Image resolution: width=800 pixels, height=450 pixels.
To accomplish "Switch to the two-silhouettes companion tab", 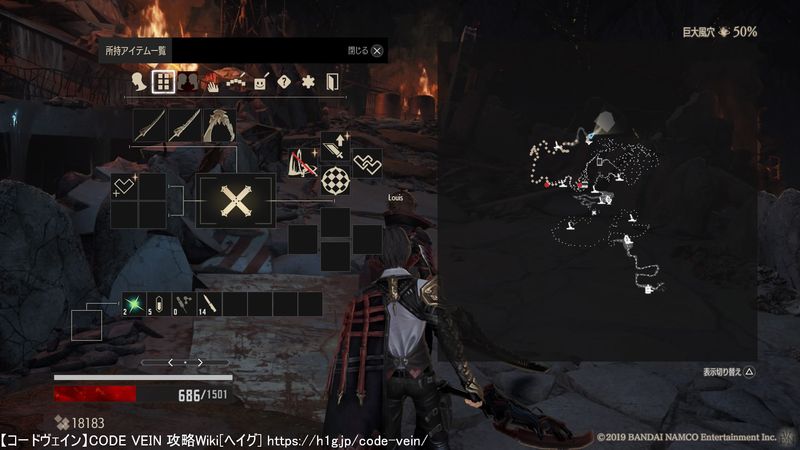I will [187, 82].
